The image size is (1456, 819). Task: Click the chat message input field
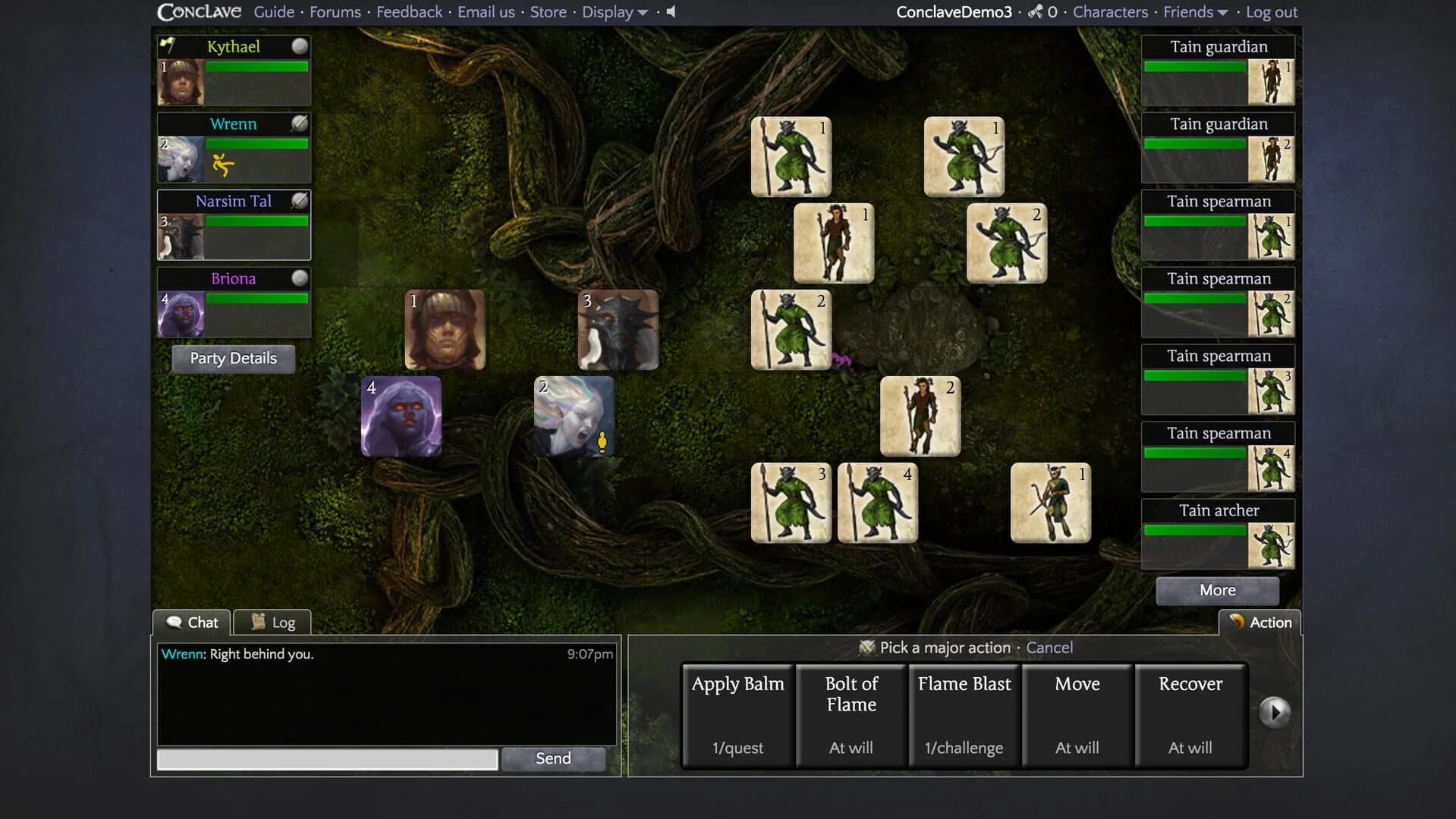pos(326,758)
